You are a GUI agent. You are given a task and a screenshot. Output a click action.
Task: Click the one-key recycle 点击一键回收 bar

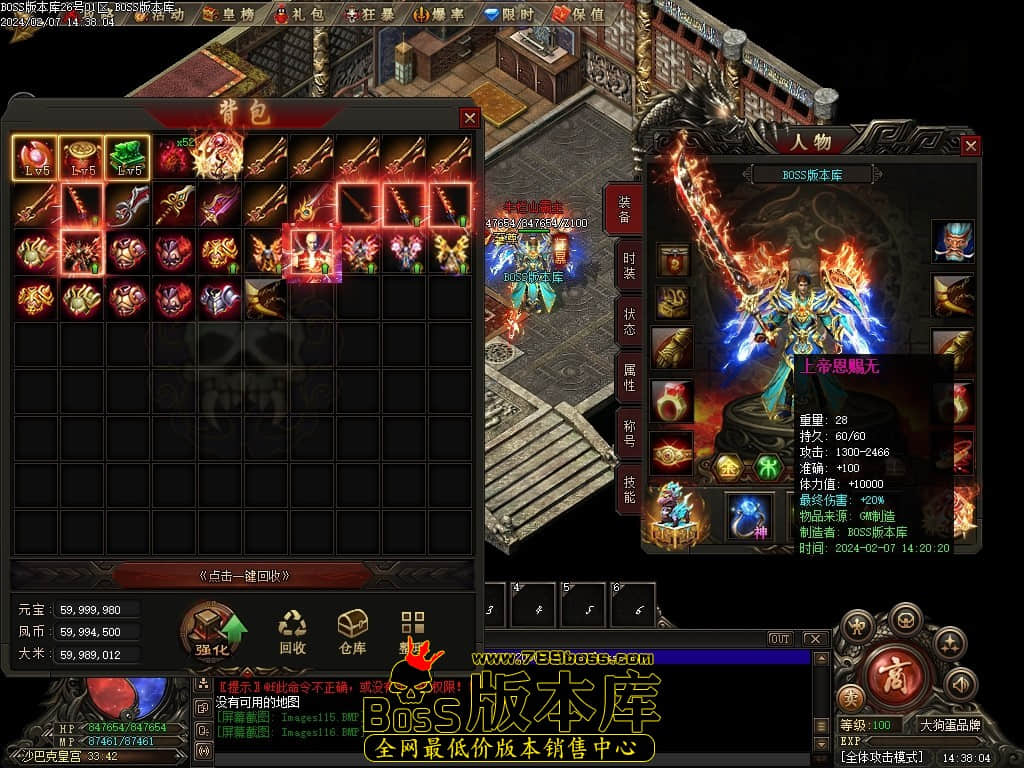(x=244, y=575)
